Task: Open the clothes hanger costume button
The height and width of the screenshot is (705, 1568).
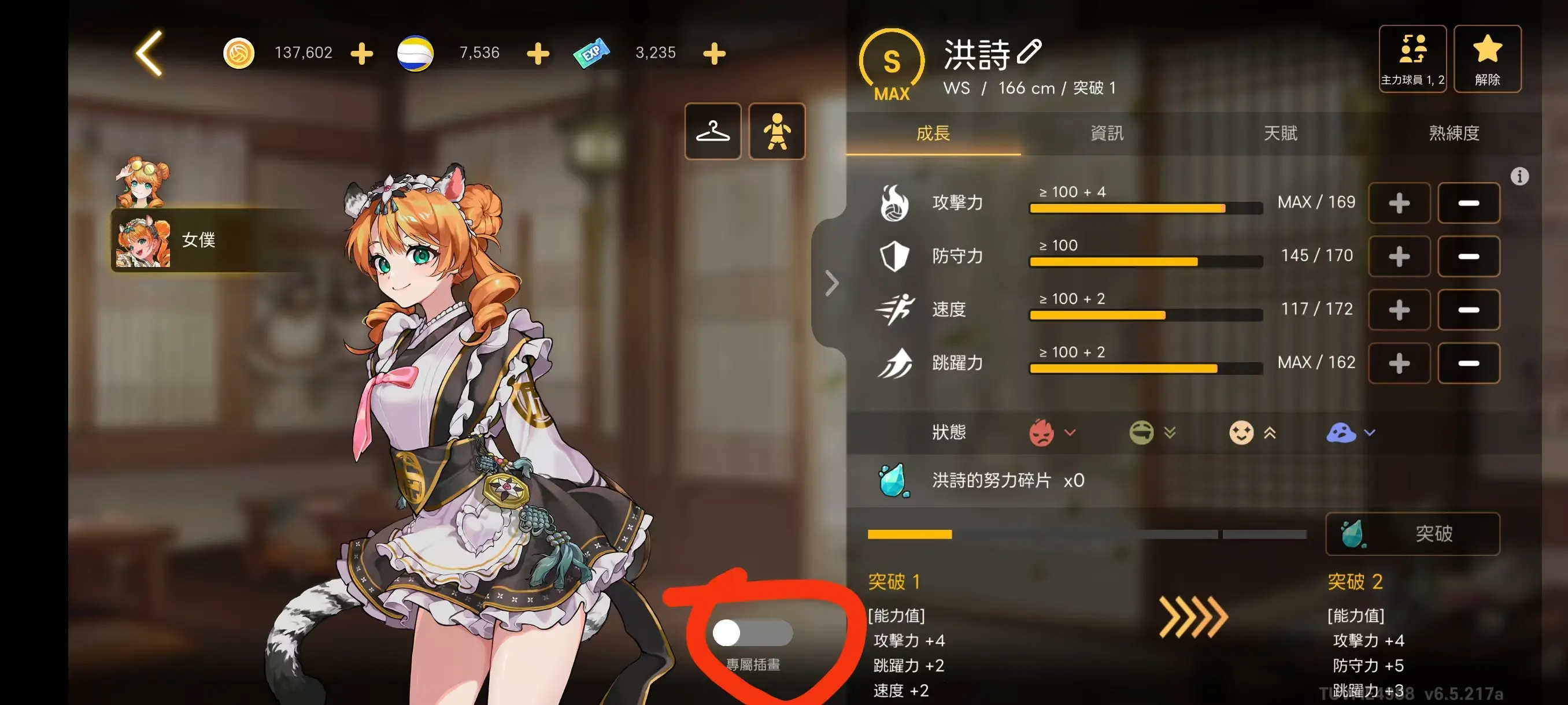Action: click(x=713, y=131)
